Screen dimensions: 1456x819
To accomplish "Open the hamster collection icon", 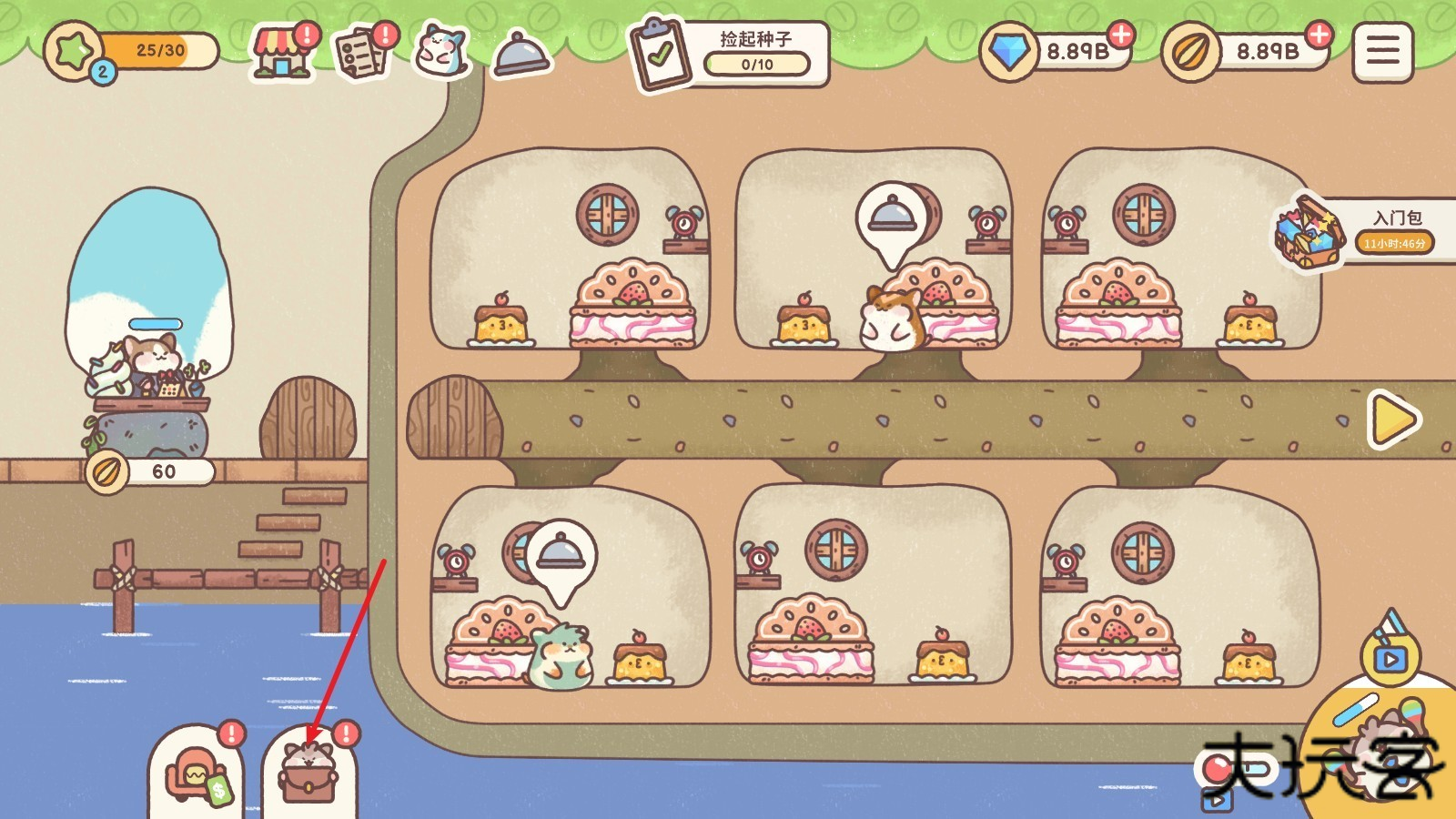I will tap(441, 51).
